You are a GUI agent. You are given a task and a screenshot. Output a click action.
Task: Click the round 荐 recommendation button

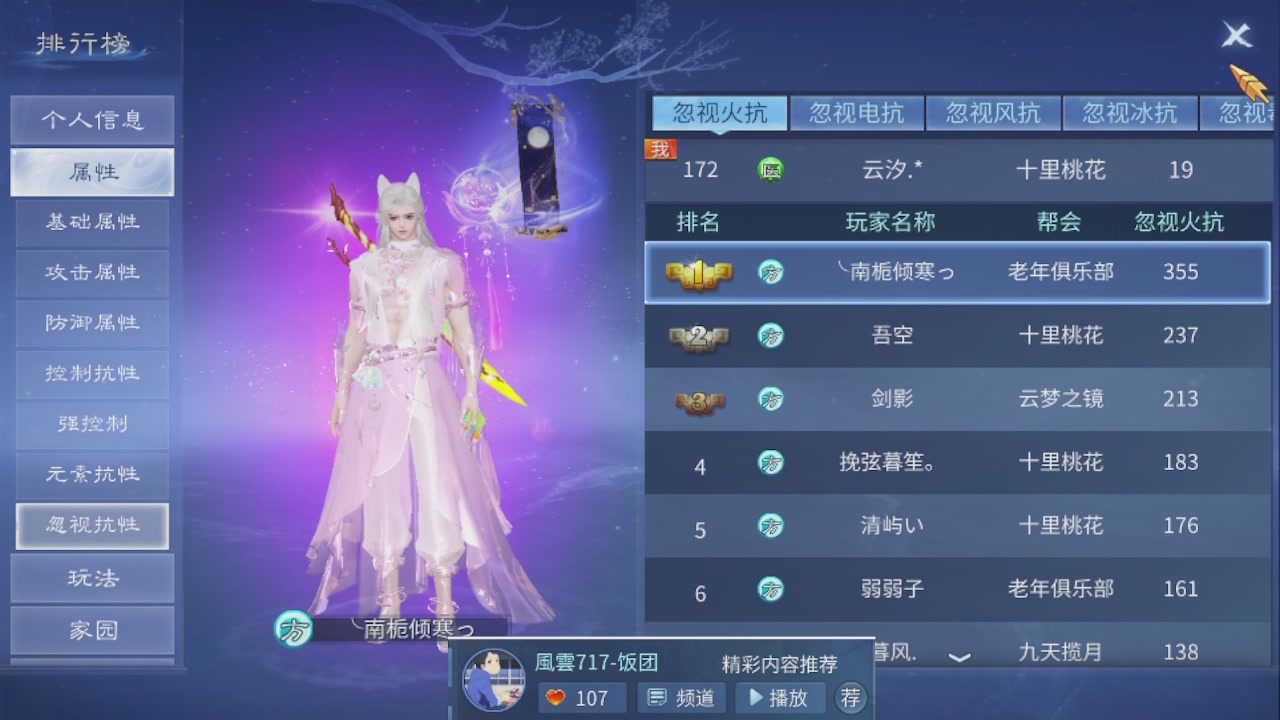851,698
